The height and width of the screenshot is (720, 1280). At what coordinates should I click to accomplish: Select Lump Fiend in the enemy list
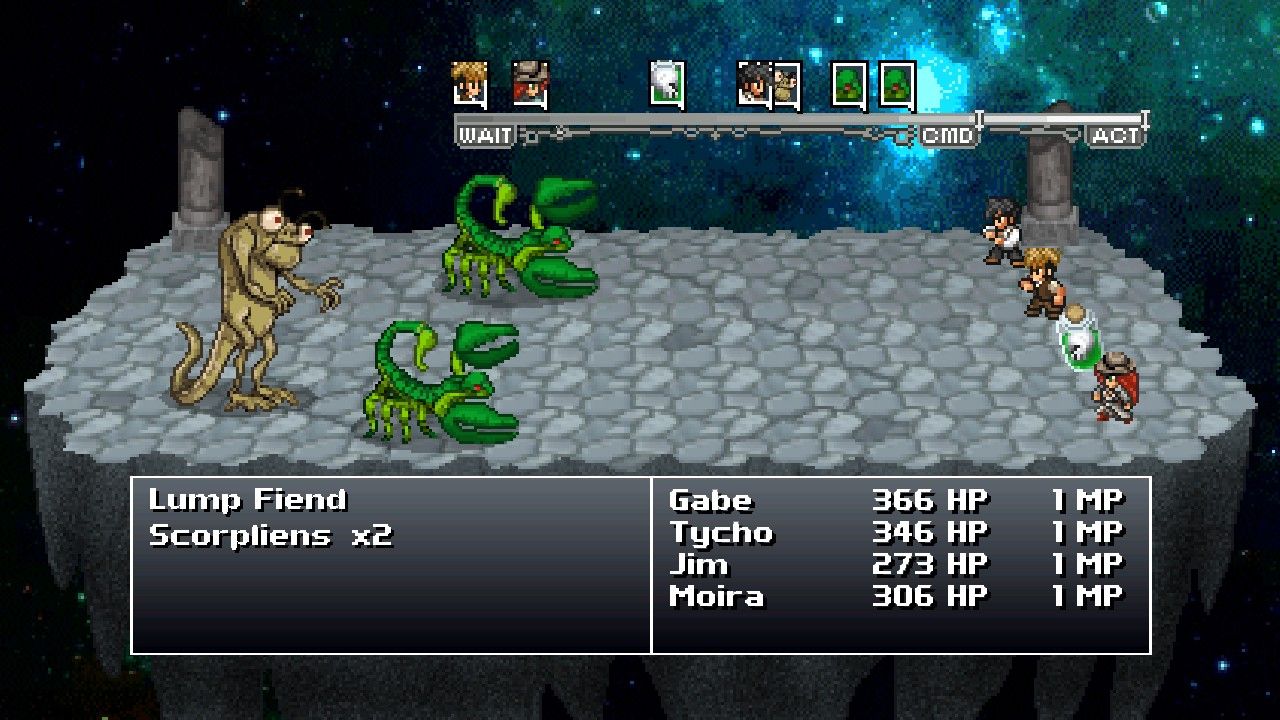(x=247, y=500)
